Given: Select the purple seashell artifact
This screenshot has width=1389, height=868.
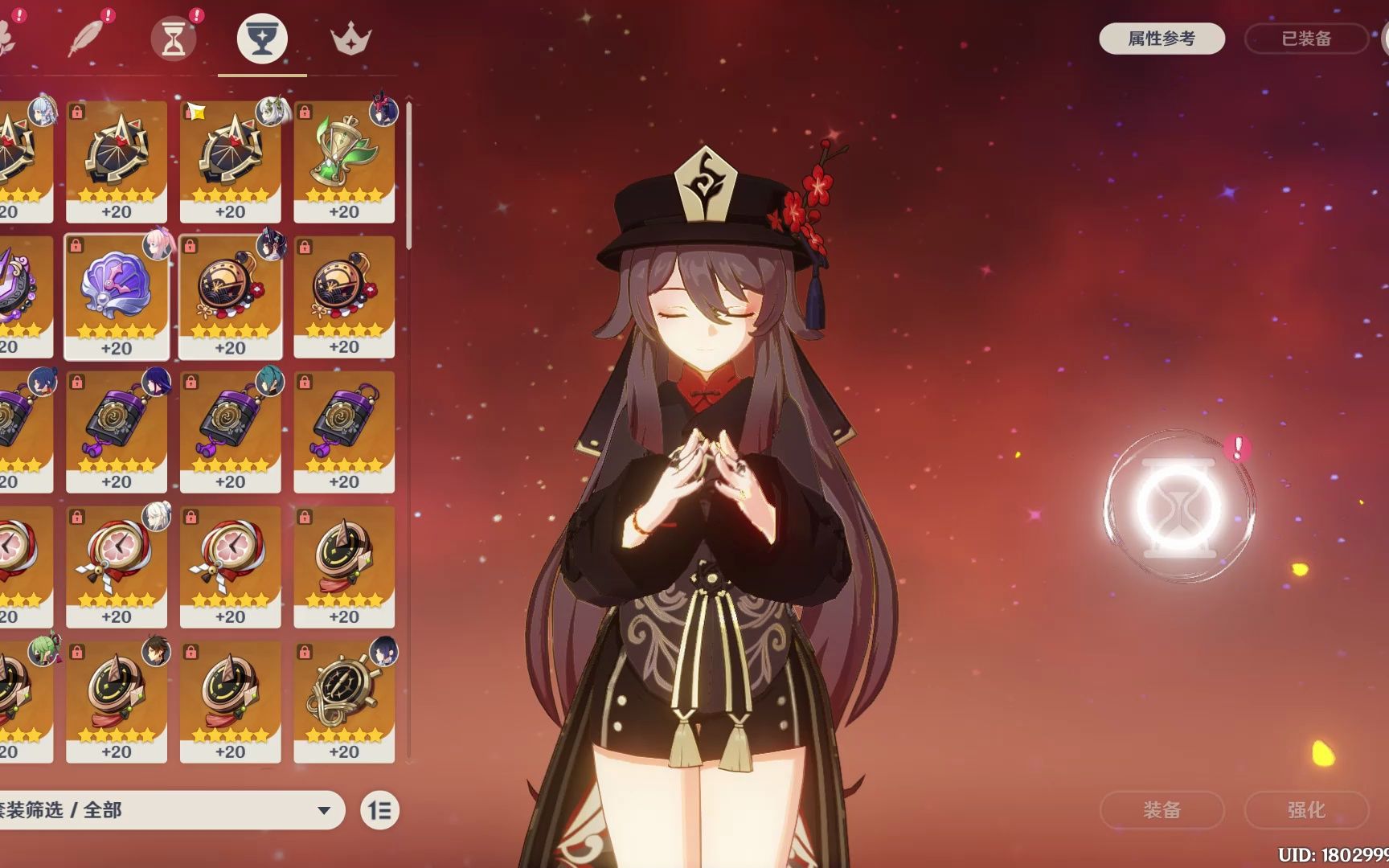Looking at the screenshot, I should 117,297.
